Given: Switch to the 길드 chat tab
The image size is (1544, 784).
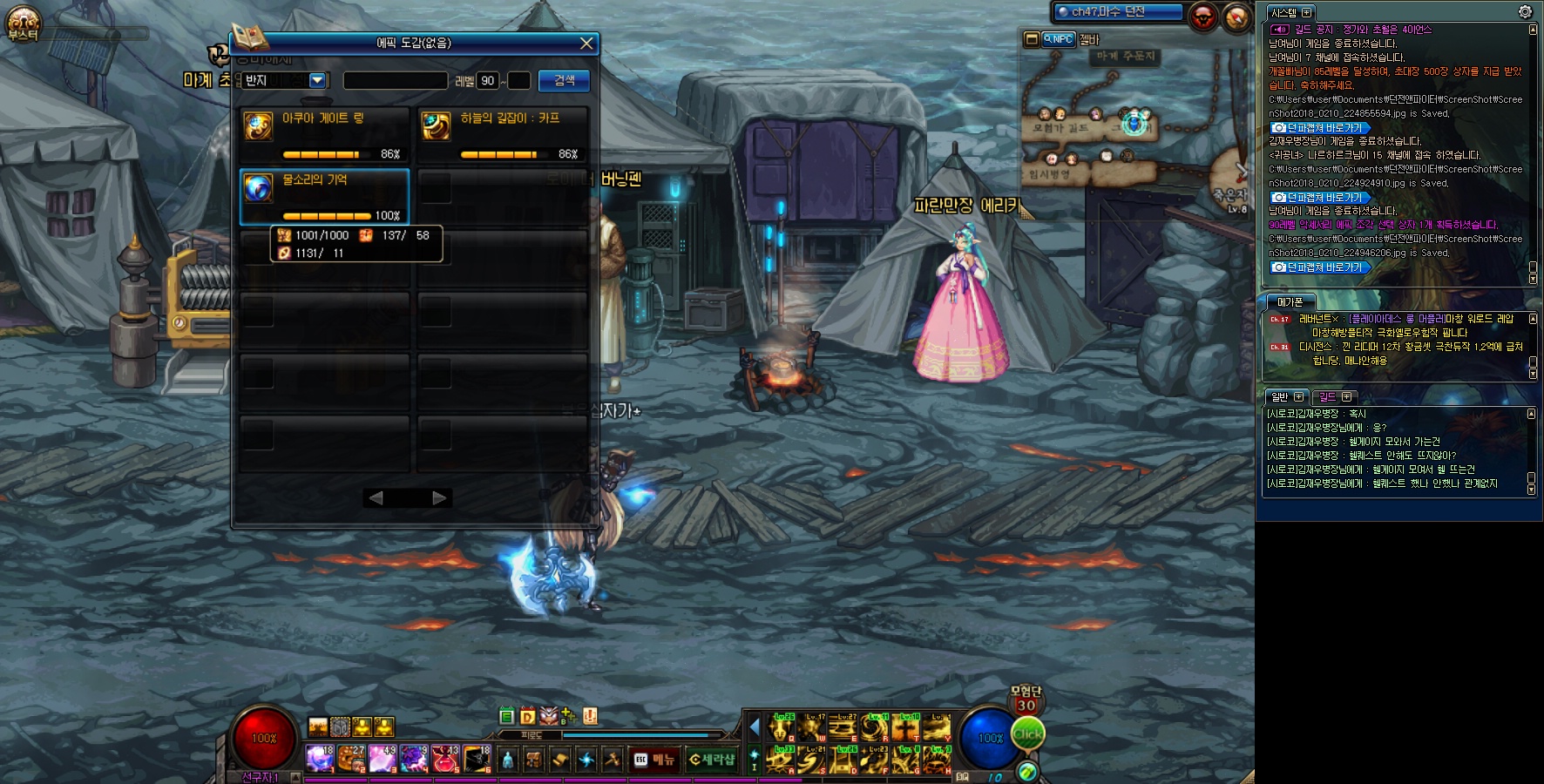Looking at the screenshot, I should [1327, 397].
